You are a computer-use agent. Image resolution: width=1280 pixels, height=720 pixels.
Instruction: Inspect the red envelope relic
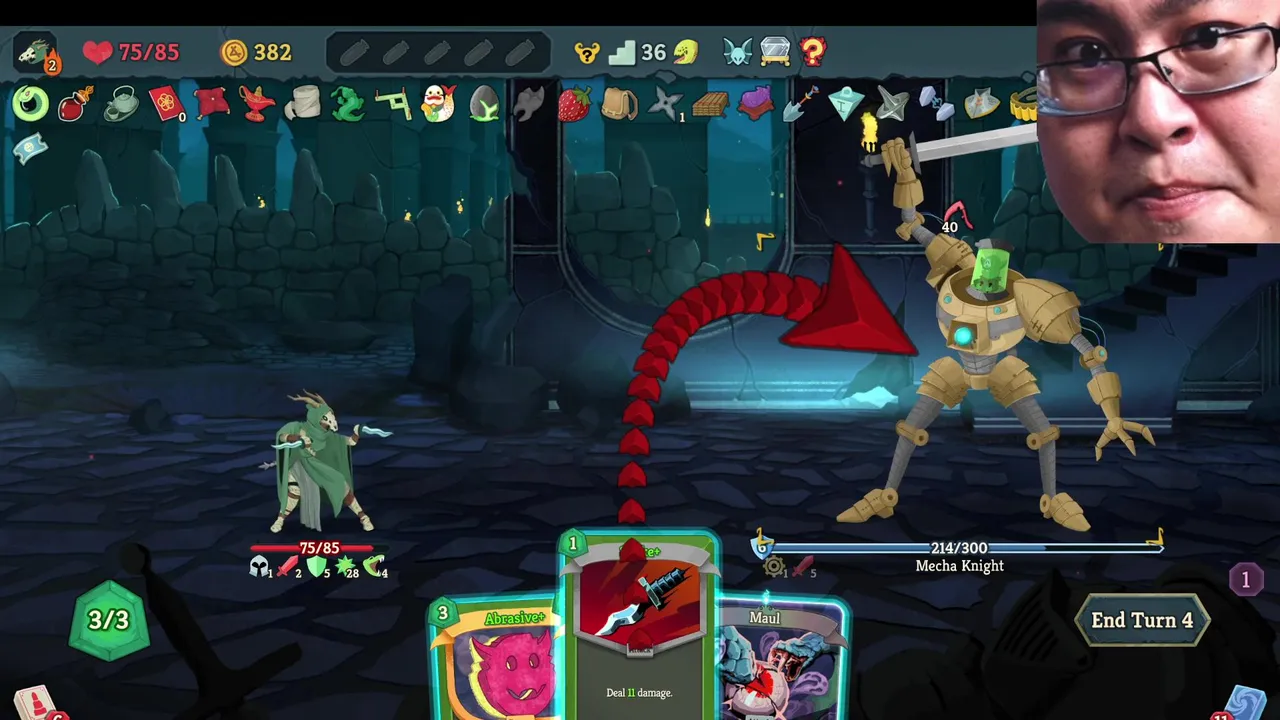click(x=166, y=104)
